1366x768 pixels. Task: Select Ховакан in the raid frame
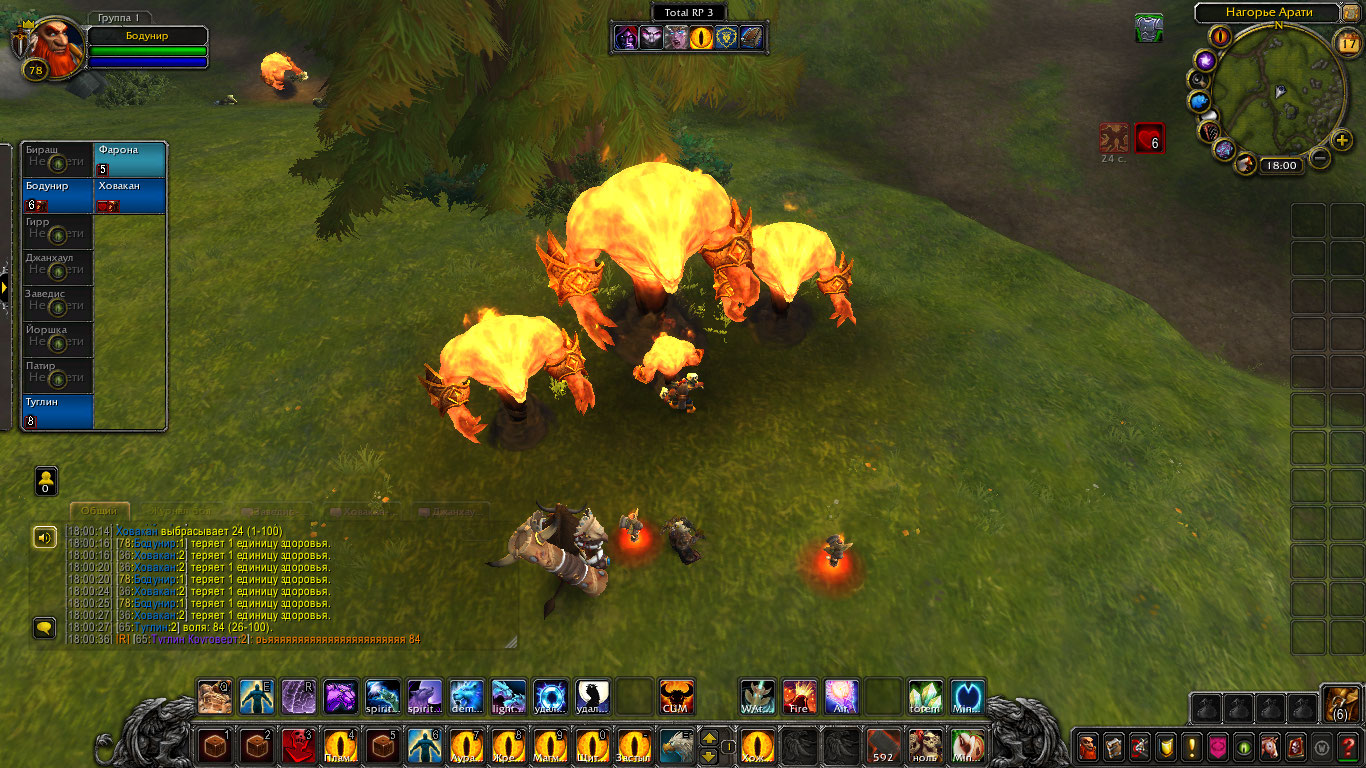130,196
